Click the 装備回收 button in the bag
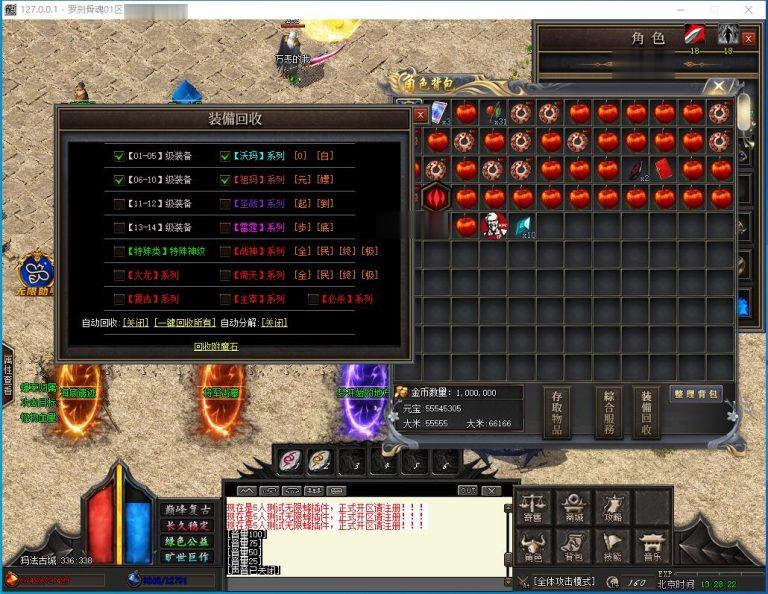Image resolution: width=768 pixels, height=594 pixels. (646, 411)
